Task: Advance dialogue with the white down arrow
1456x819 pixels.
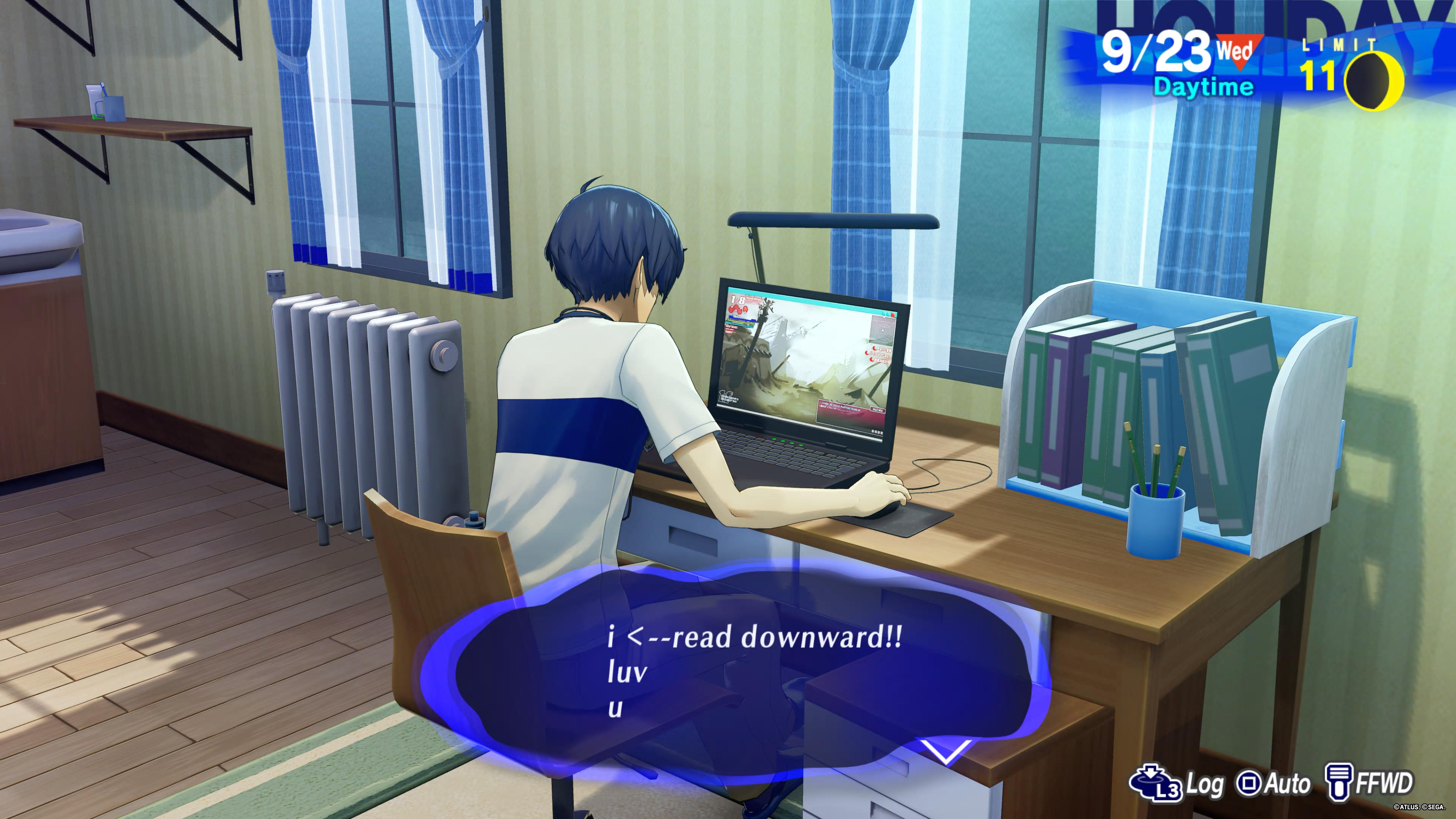Action: point(946,751)
